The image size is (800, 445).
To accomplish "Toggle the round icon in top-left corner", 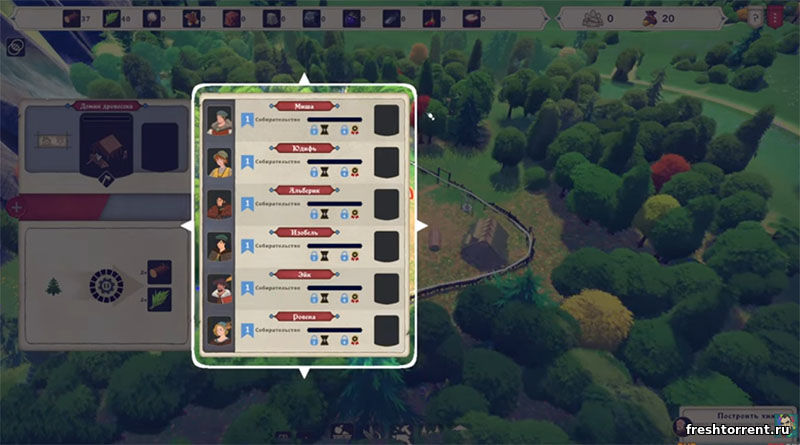I will 15,46.
